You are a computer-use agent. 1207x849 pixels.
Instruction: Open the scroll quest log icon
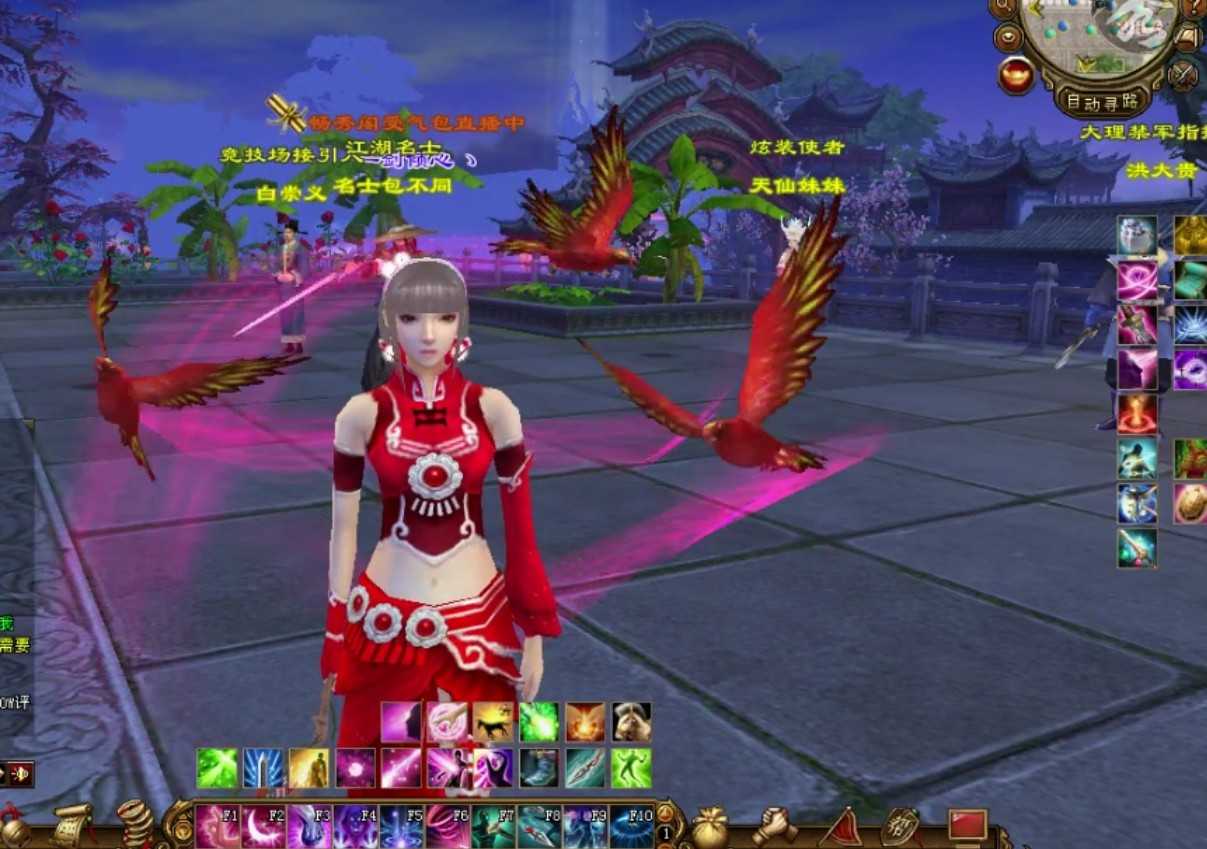click(x=73, y=824)
